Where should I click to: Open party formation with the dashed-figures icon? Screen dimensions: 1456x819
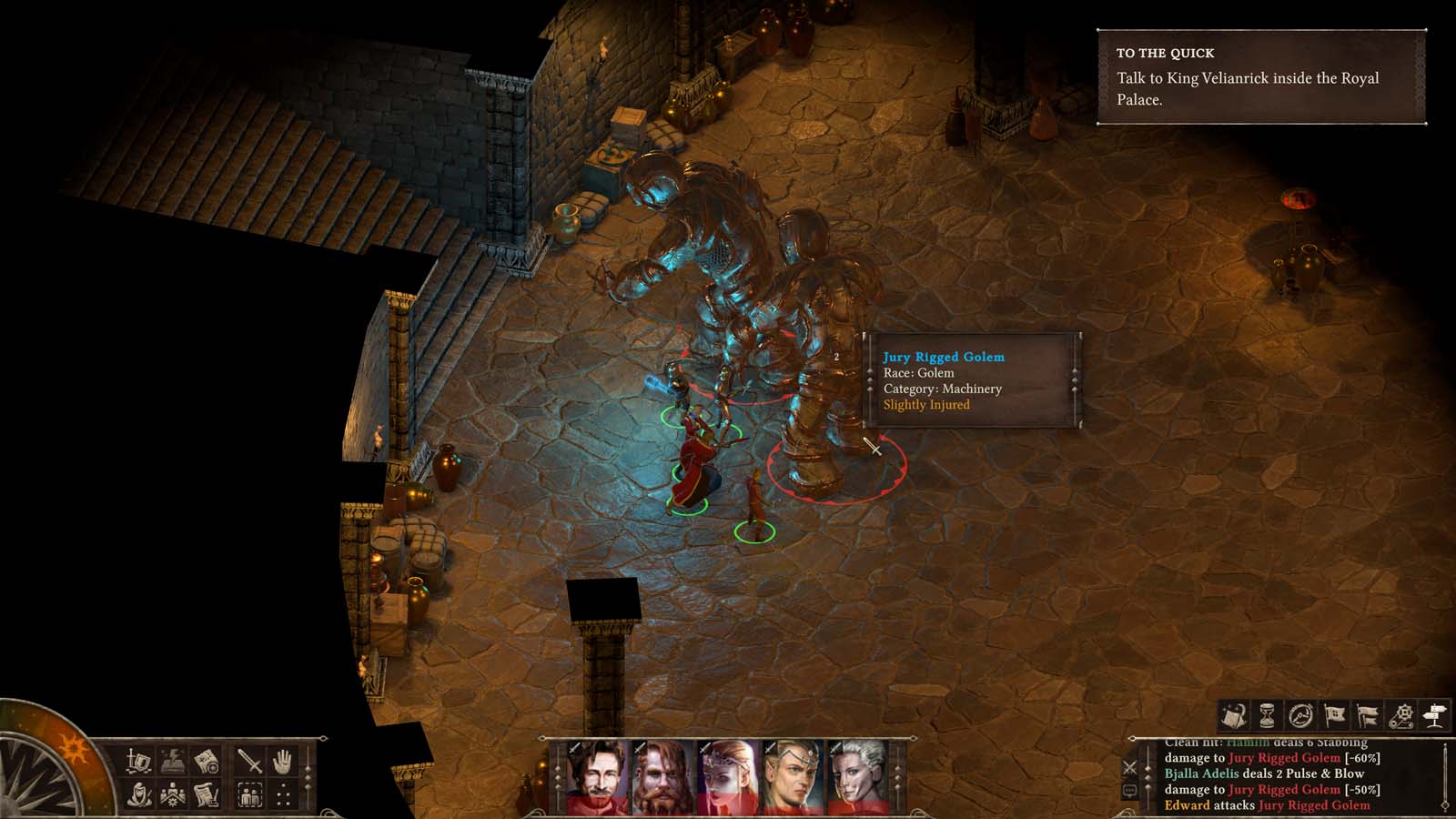click(x=248, y=794)
